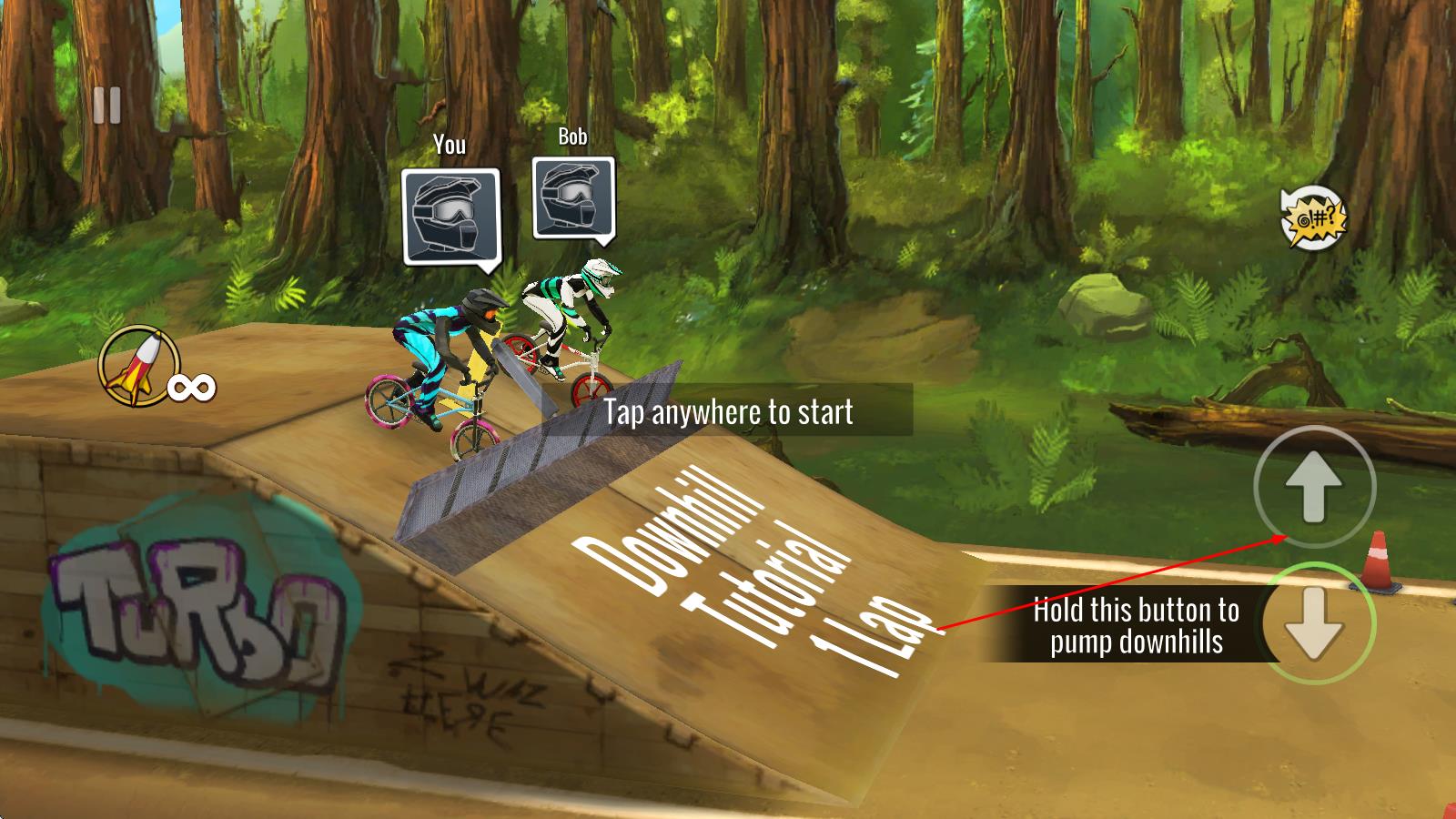This screenshot has height=819, width=1456.
Task: Select your player helmet avatar
Action: [x=451, y=217]
